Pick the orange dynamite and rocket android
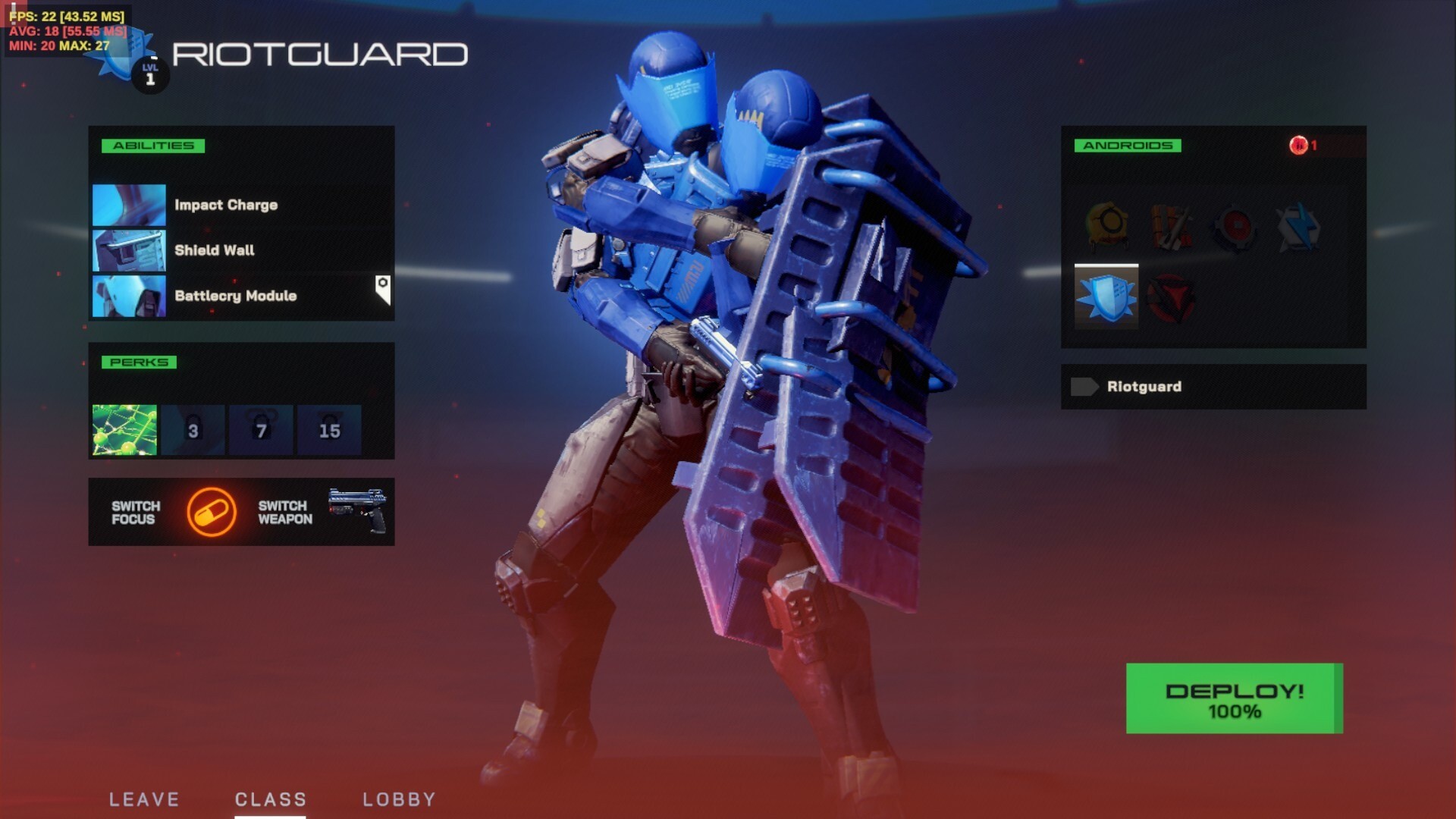The height and width of the screenshot is (819, 1456). pos(1170,226)
